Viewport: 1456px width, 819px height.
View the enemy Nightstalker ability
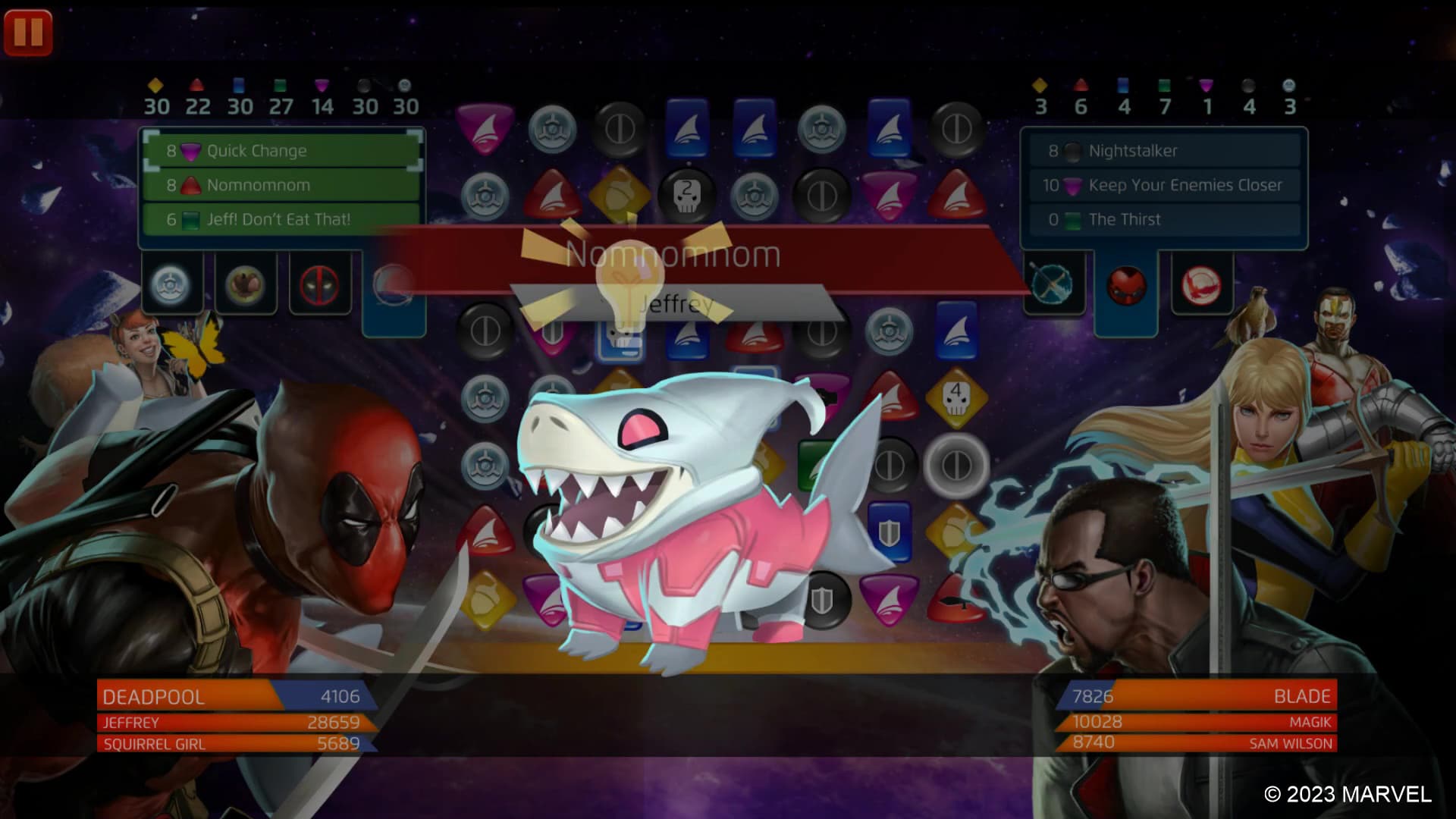tap(1165, 150)
